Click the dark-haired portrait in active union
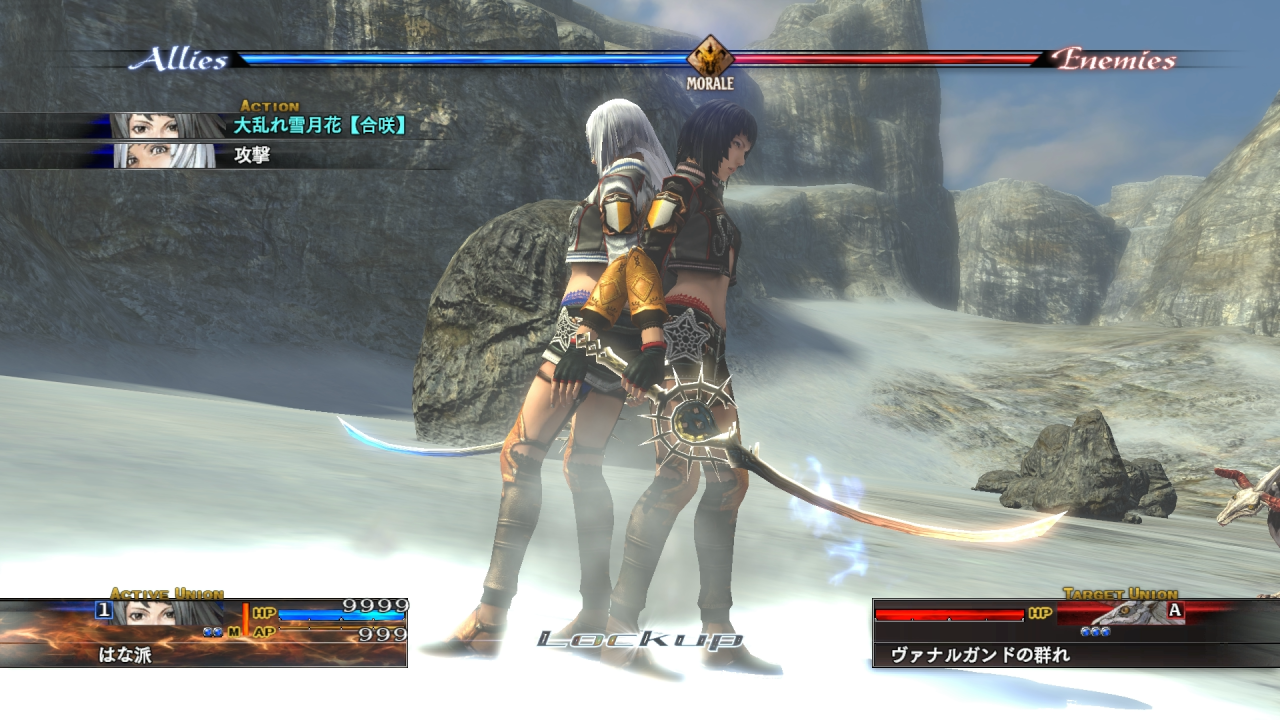Image resolution: width=1280 pixels, height=720 pixels. click(153, 613)
